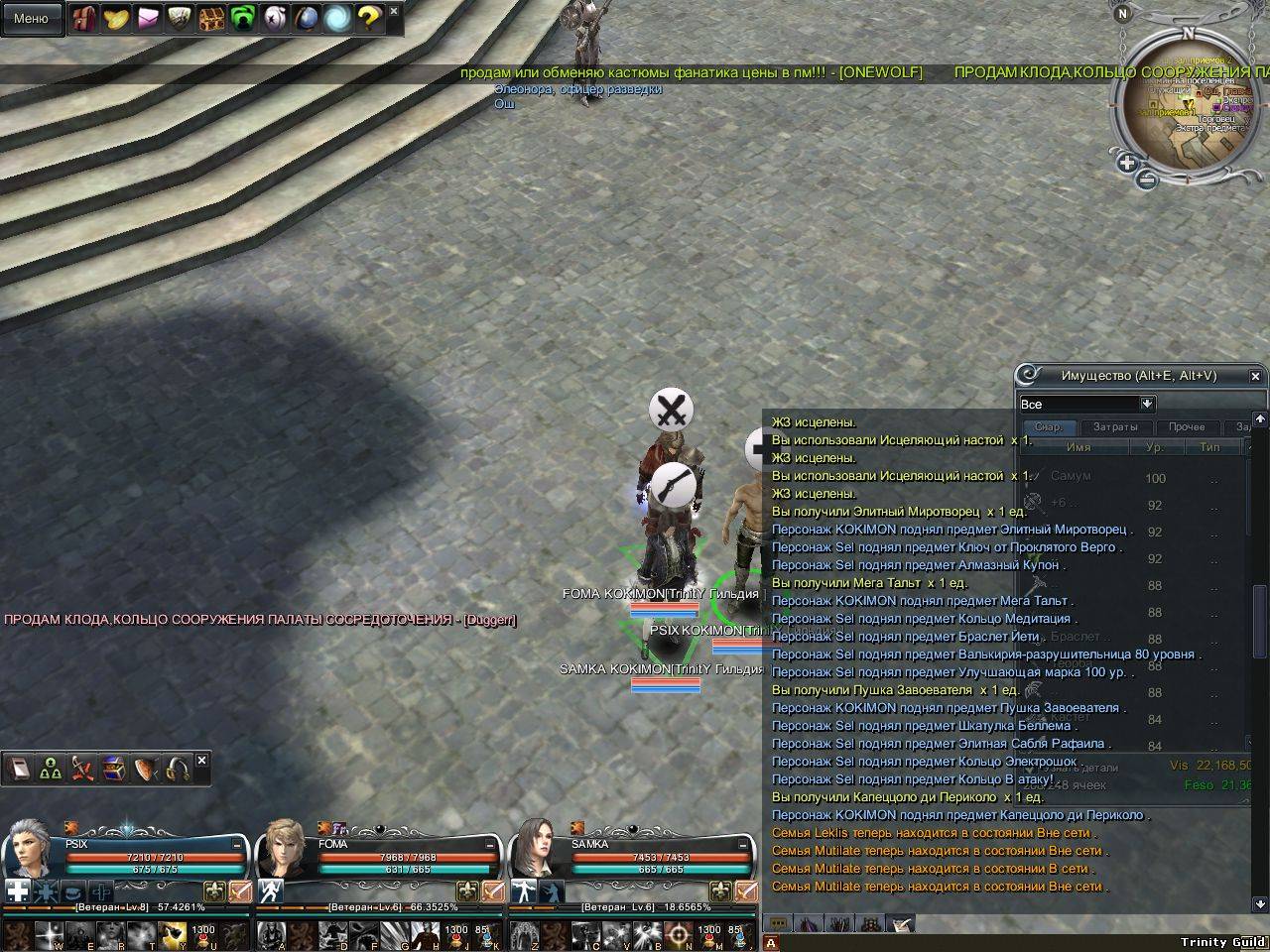
Task: Open the Меню button
Action: (31, 18)
